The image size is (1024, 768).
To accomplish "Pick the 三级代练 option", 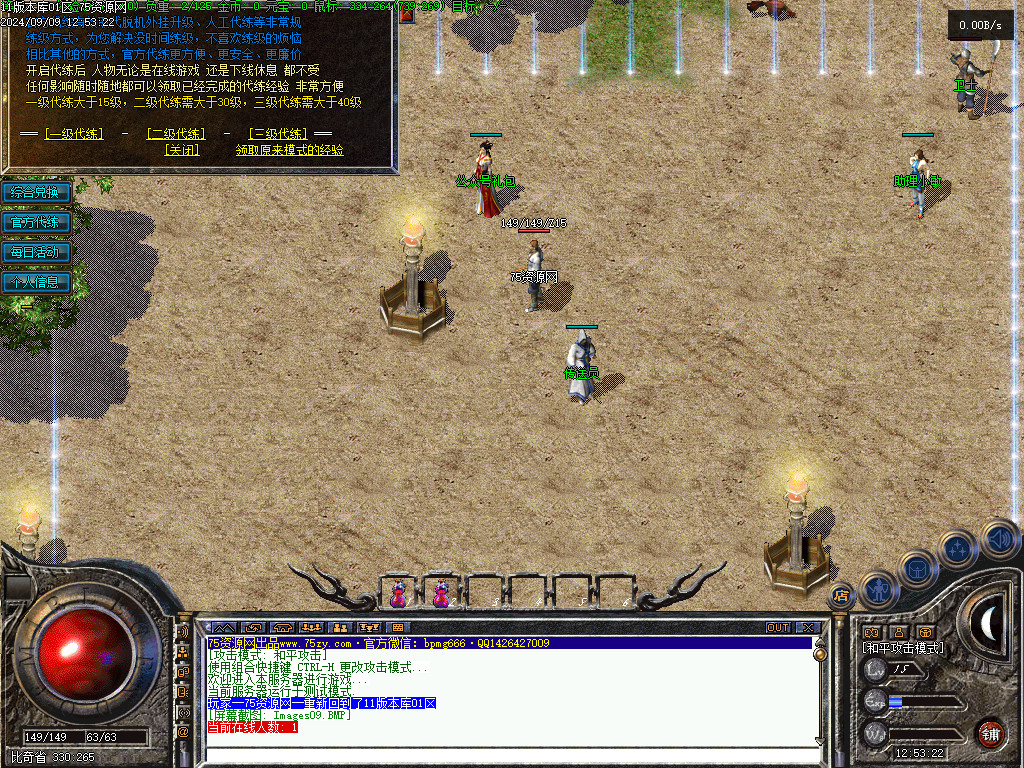I will click(278, 134).
